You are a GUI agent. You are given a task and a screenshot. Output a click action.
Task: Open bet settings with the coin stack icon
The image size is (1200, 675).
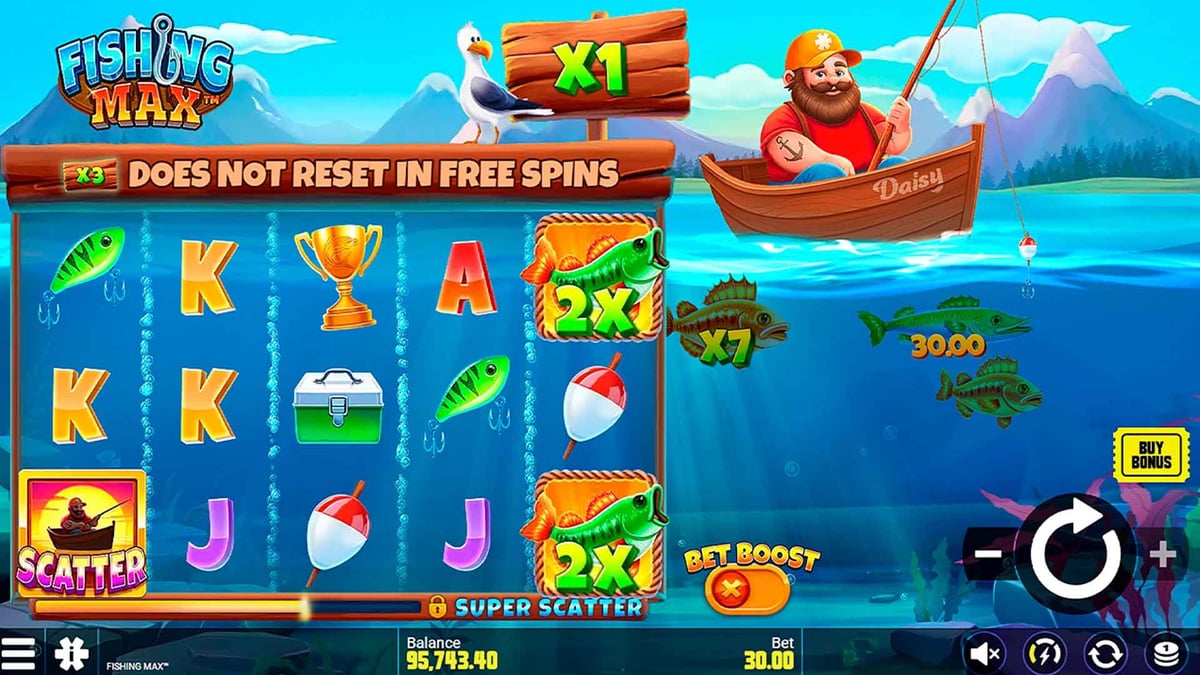[x=1163, y=654]
